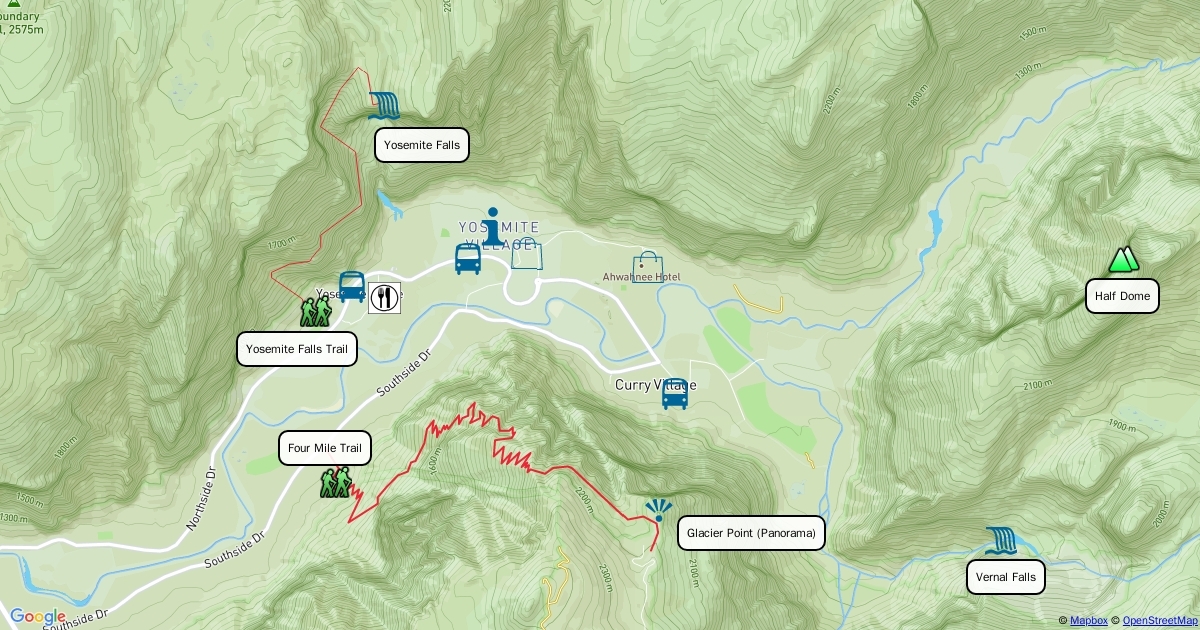
Task: Open the Glacier Point (Panorama) label
Action: tap(751, 533)
